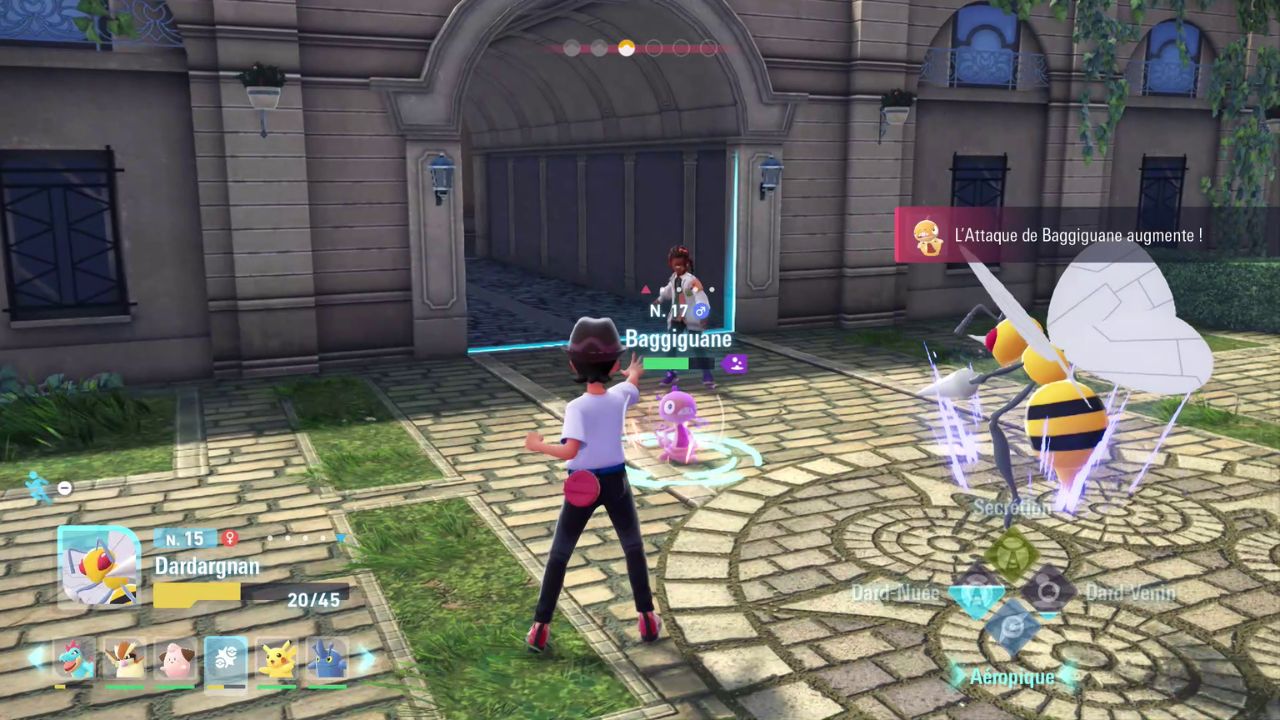Use the dark Dard-Venin move diamond
Screen dimensions: 1280x720
pos(1049,590)
